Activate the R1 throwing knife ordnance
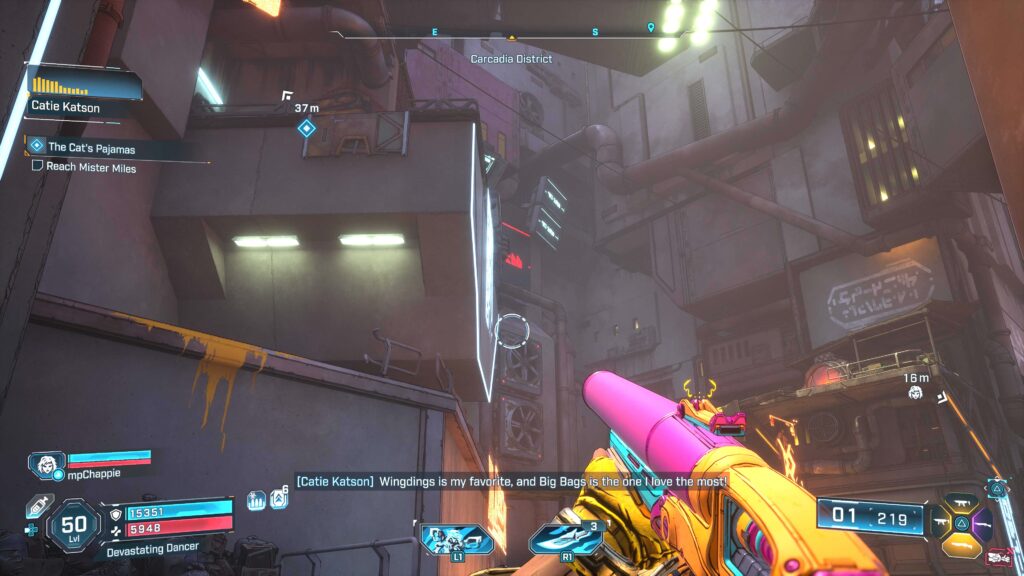The width and height of the screenshot is (1024, 576). 565,538
